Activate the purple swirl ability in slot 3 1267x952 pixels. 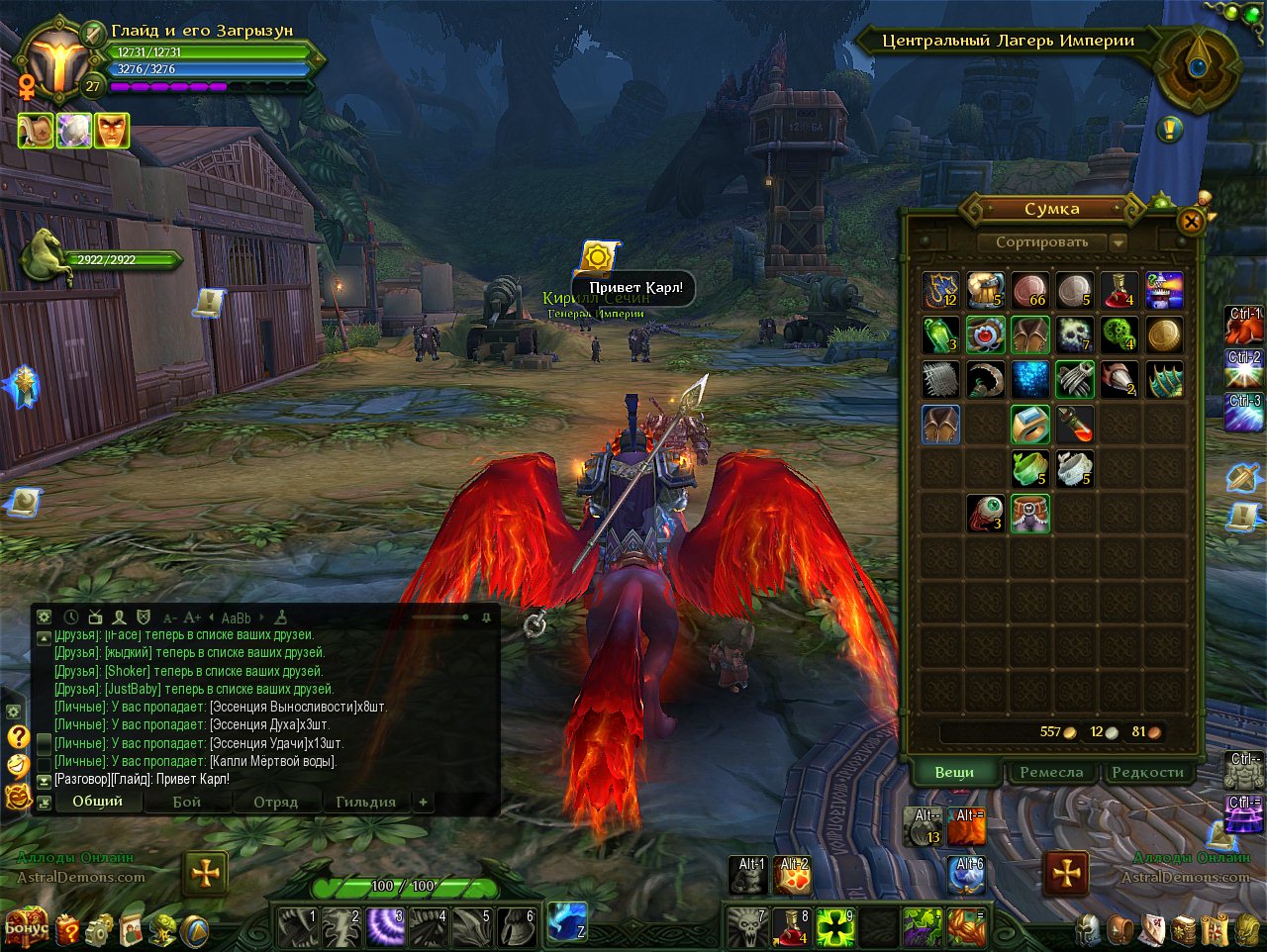384,927
